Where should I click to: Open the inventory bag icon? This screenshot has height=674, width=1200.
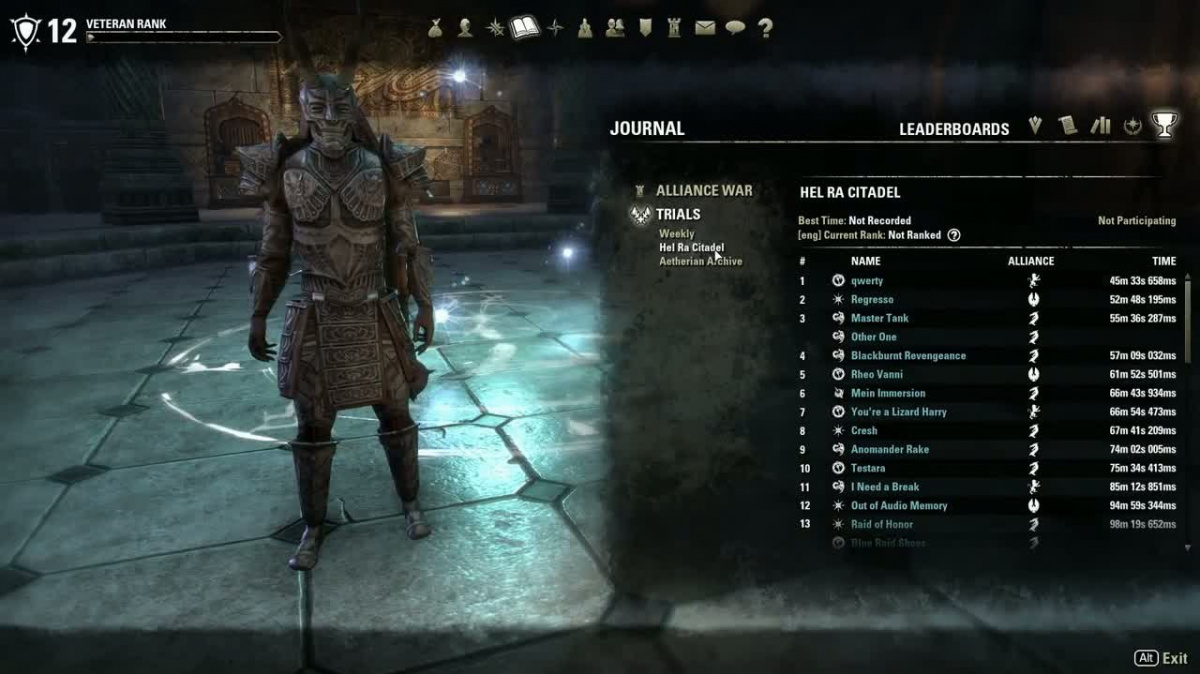pos(436,28)
